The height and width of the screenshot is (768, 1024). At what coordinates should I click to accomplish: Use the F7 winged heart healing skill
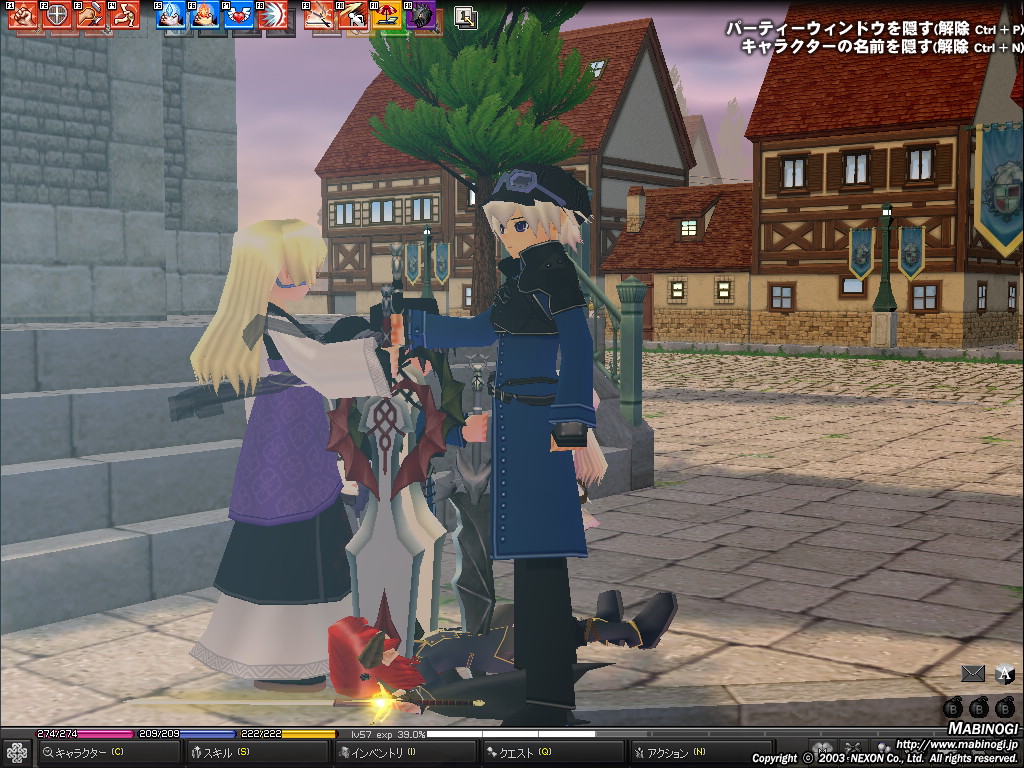tap(238, 15)
